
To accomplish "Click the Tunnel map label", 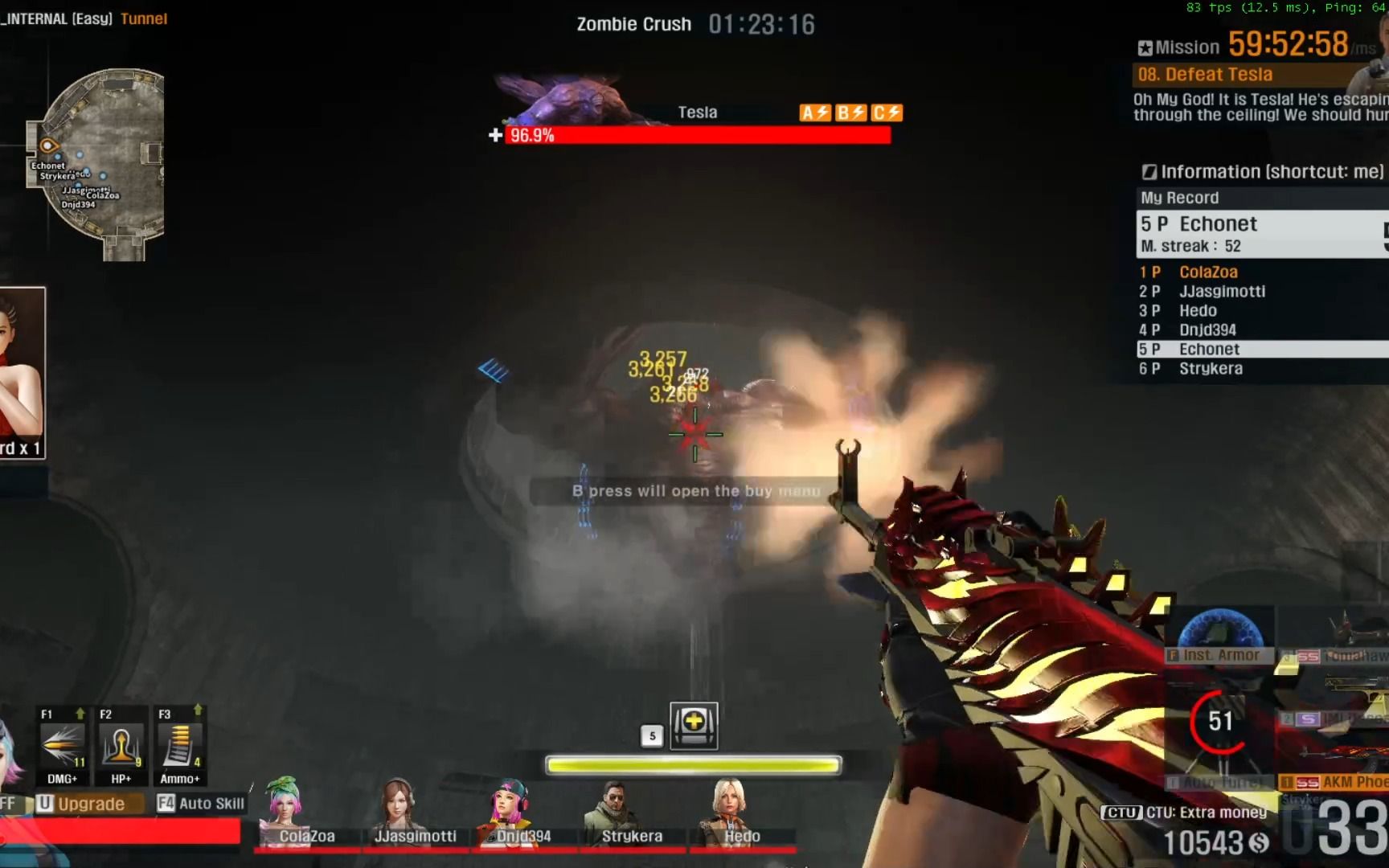I will click(144, 18).
